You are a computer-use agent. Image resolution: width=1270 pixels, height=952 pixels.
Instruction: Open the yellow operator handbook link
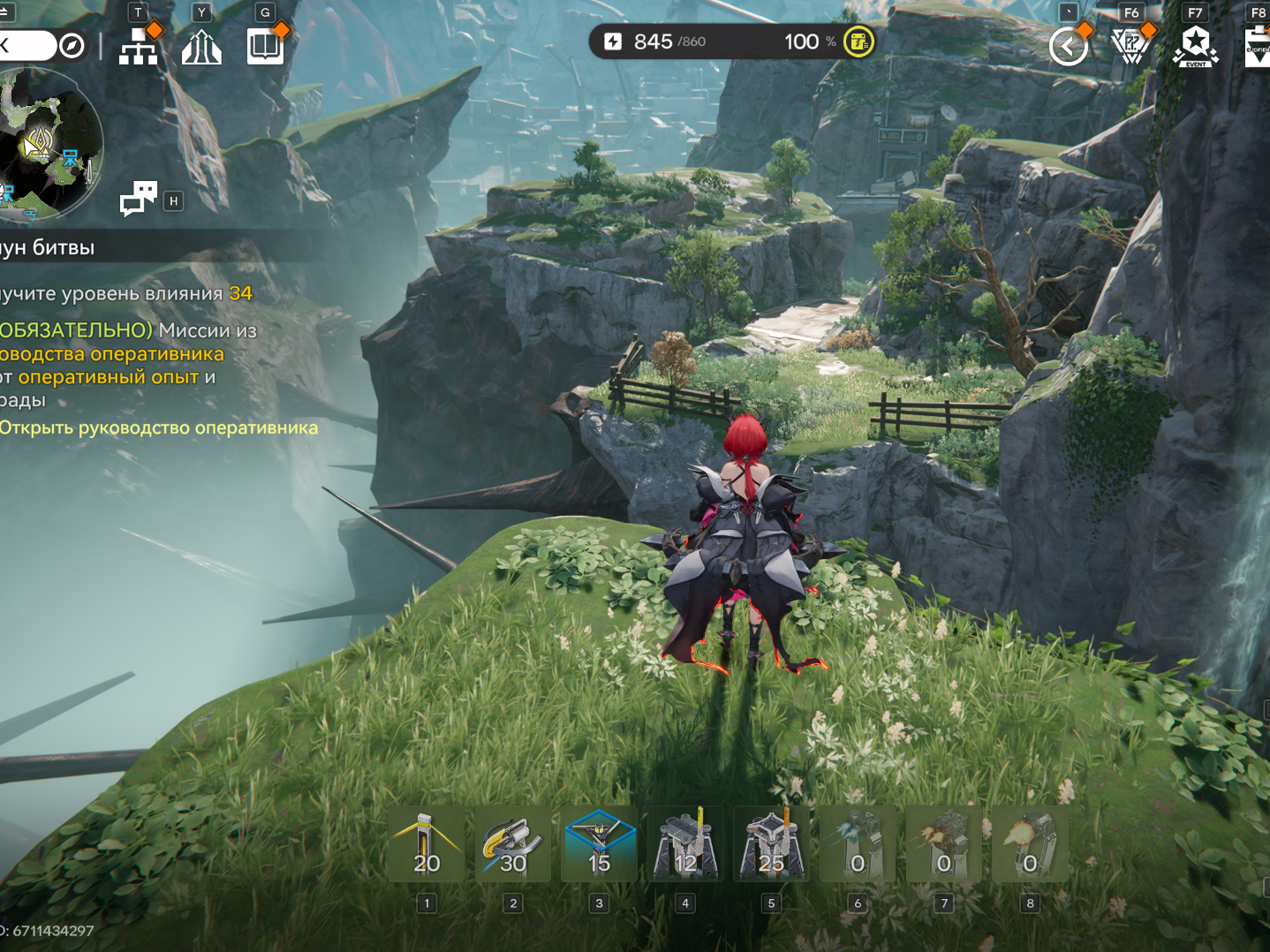coord(159,428)
